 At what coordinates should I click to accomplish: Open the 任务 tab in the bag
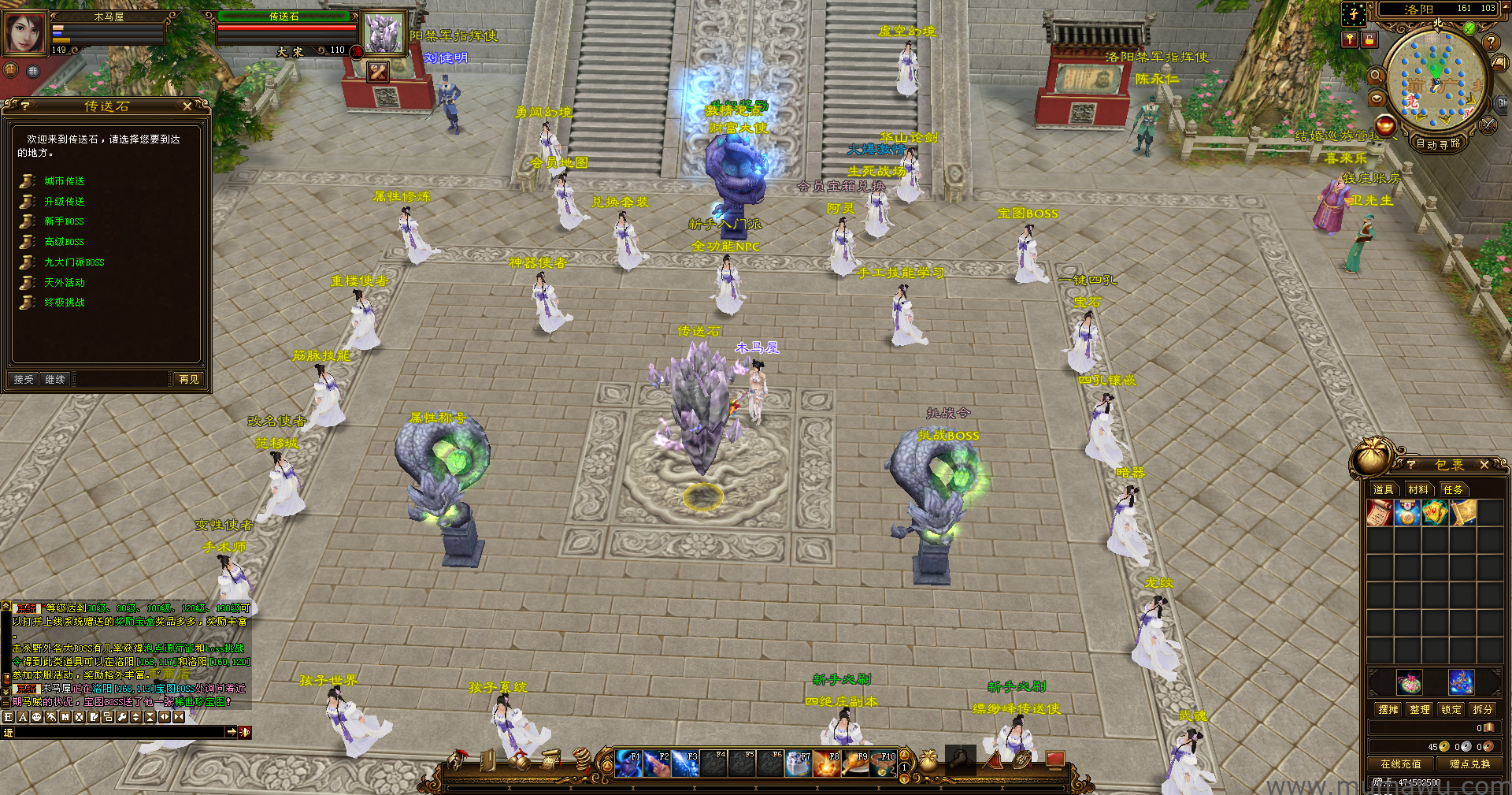point(1453,489)
